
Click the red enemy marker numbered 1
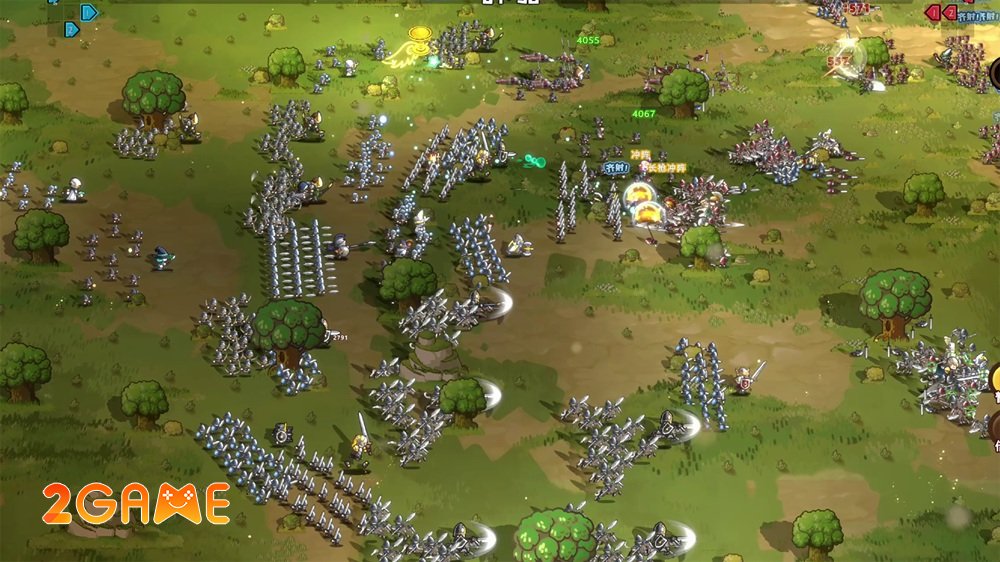point(932,12)
